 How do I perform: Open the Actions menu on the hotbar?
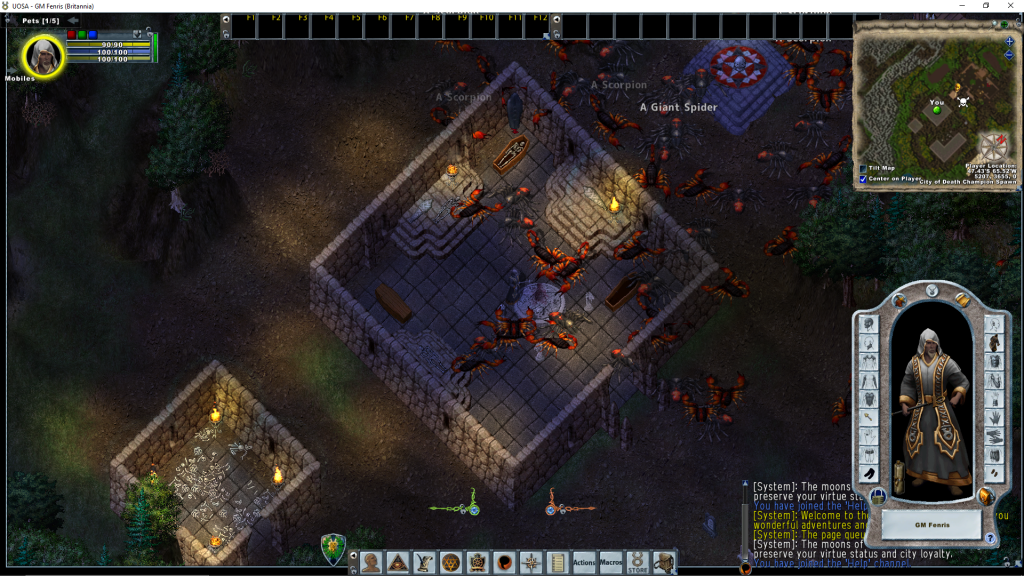(584, 562)
